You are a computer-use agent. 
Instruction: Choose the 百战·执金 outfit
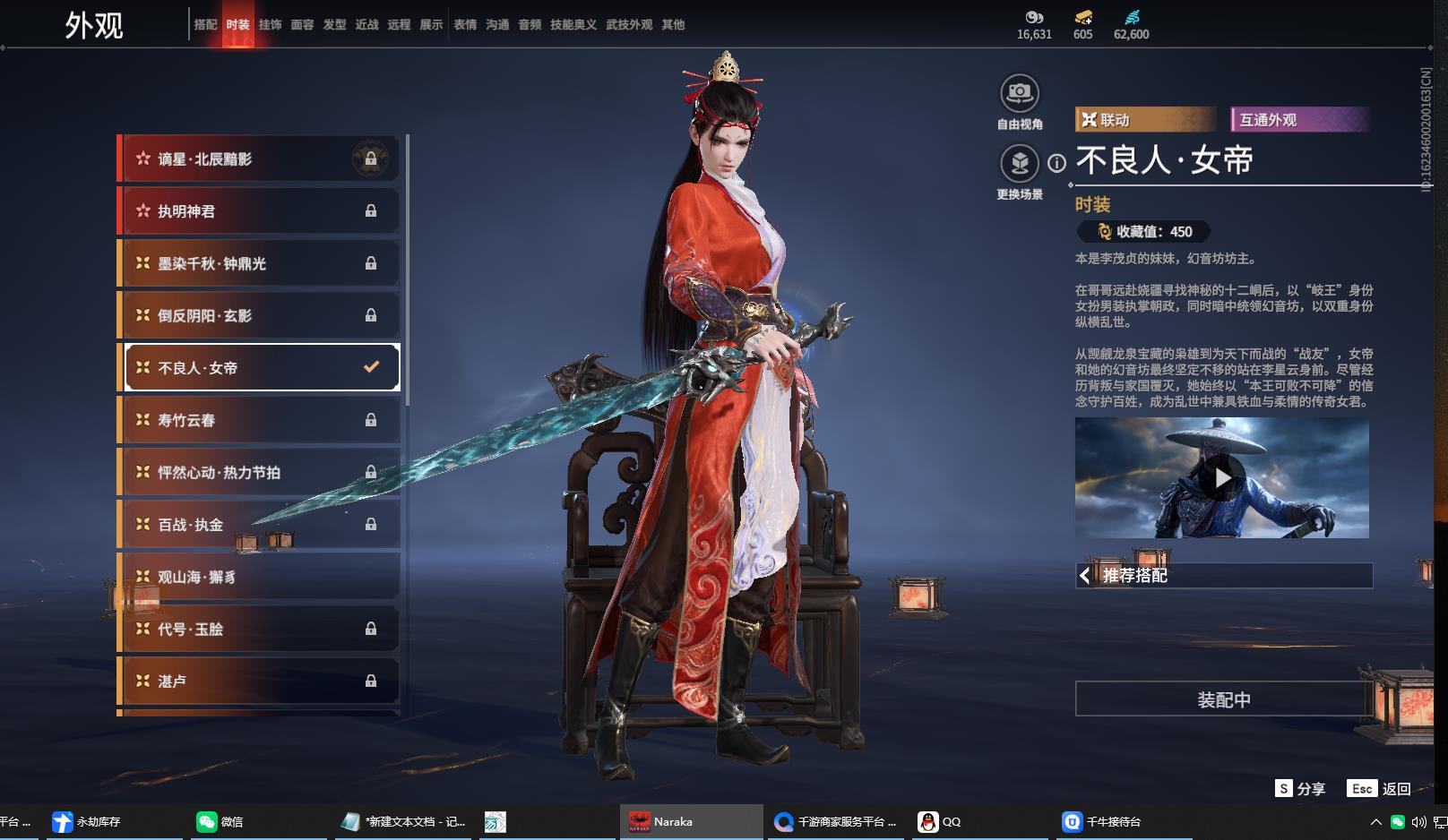pos(259,525)
